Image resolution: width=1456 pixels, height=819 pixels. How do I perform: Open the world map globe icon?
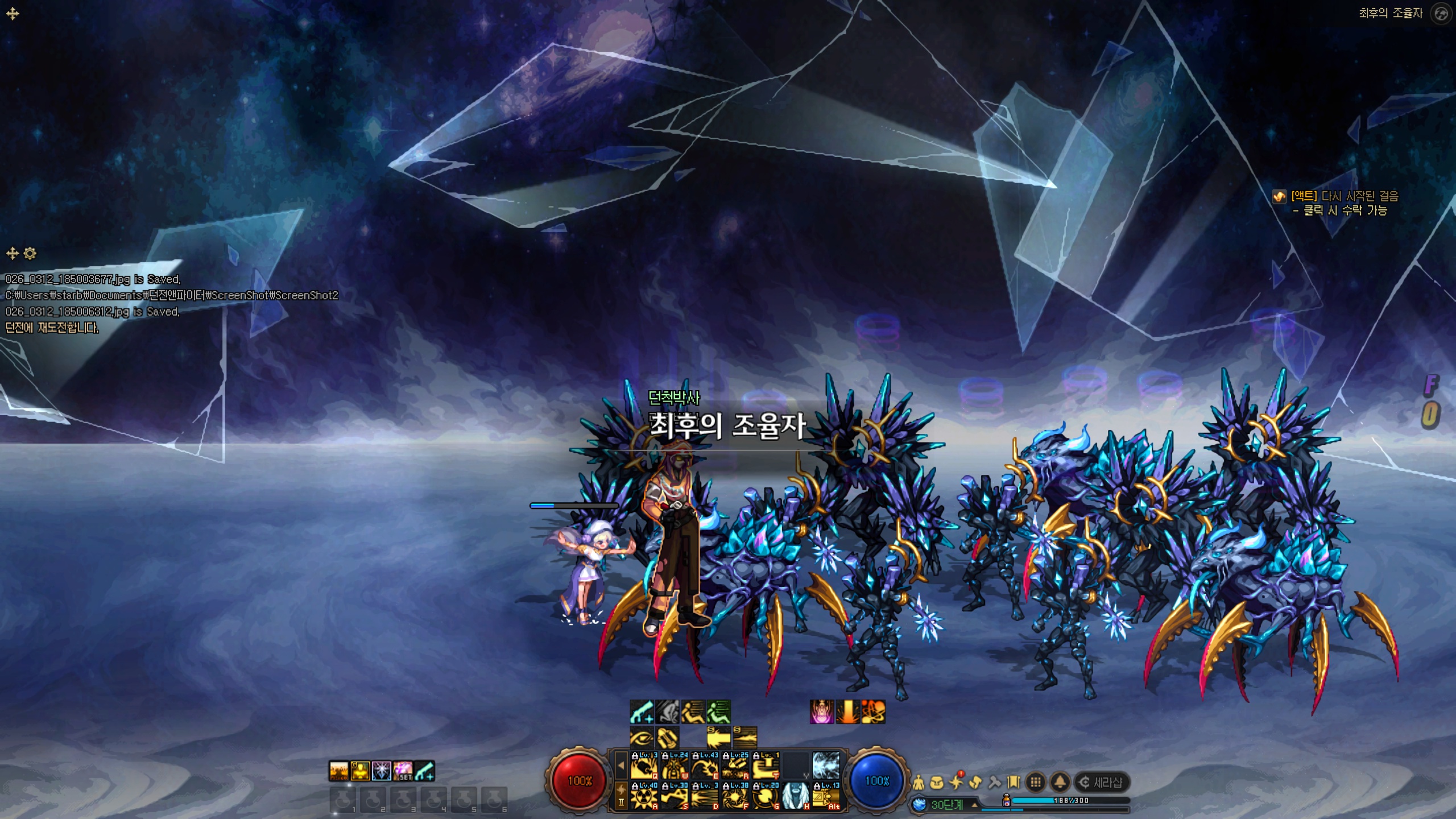pos(1441,14)
